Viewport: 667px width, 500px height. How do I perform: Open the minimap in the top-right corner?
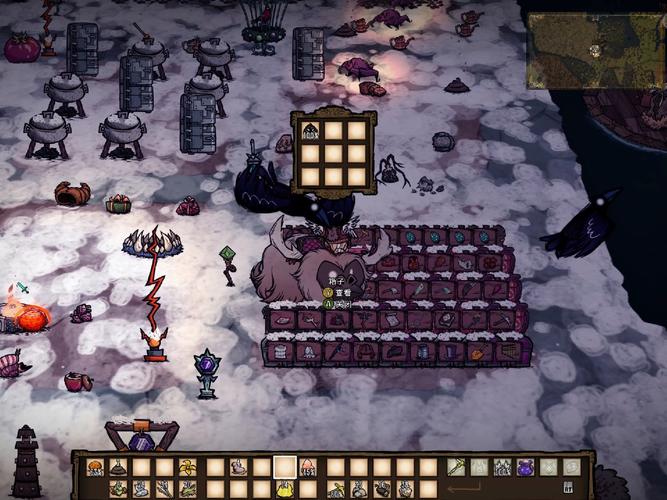595,50
